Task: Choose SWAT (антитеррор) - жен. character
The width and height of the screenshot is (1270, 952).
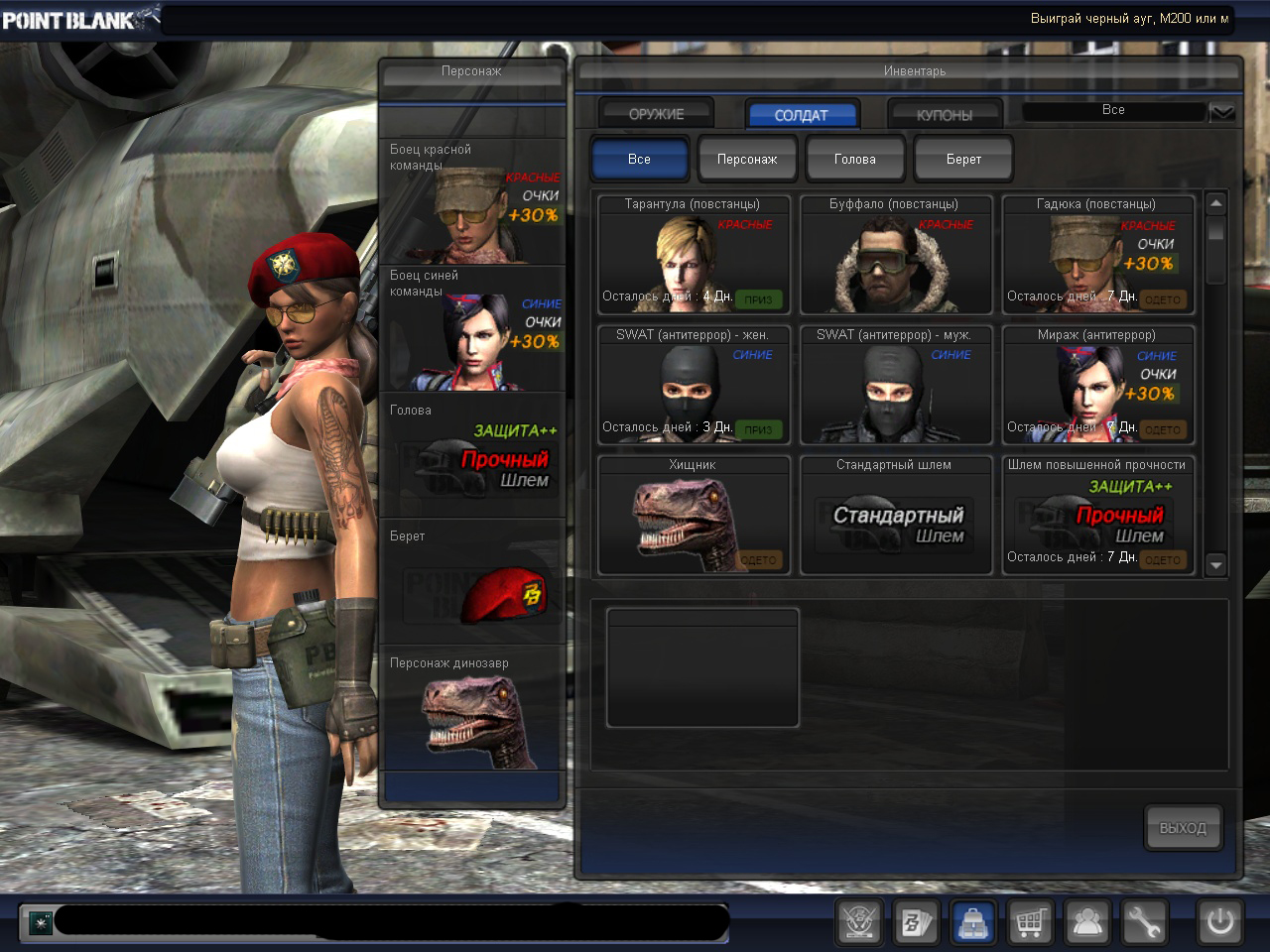Action: coord(693,386)
